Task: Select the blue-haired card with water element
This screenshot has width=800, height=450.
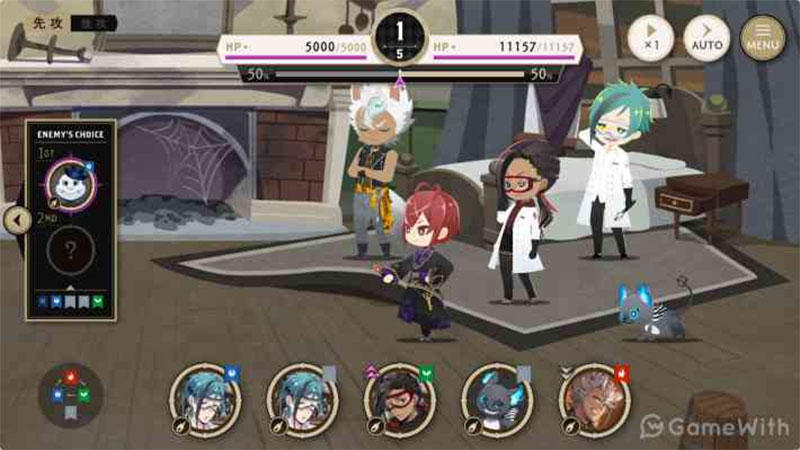Action: tap(205, 400)
